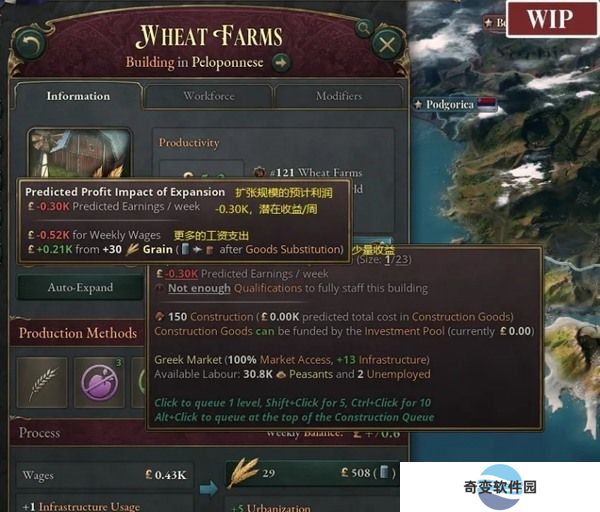Viewport: 600px width, 512px height.
Task: Toggle the Auto-Expand button
Action: [80, 288]
